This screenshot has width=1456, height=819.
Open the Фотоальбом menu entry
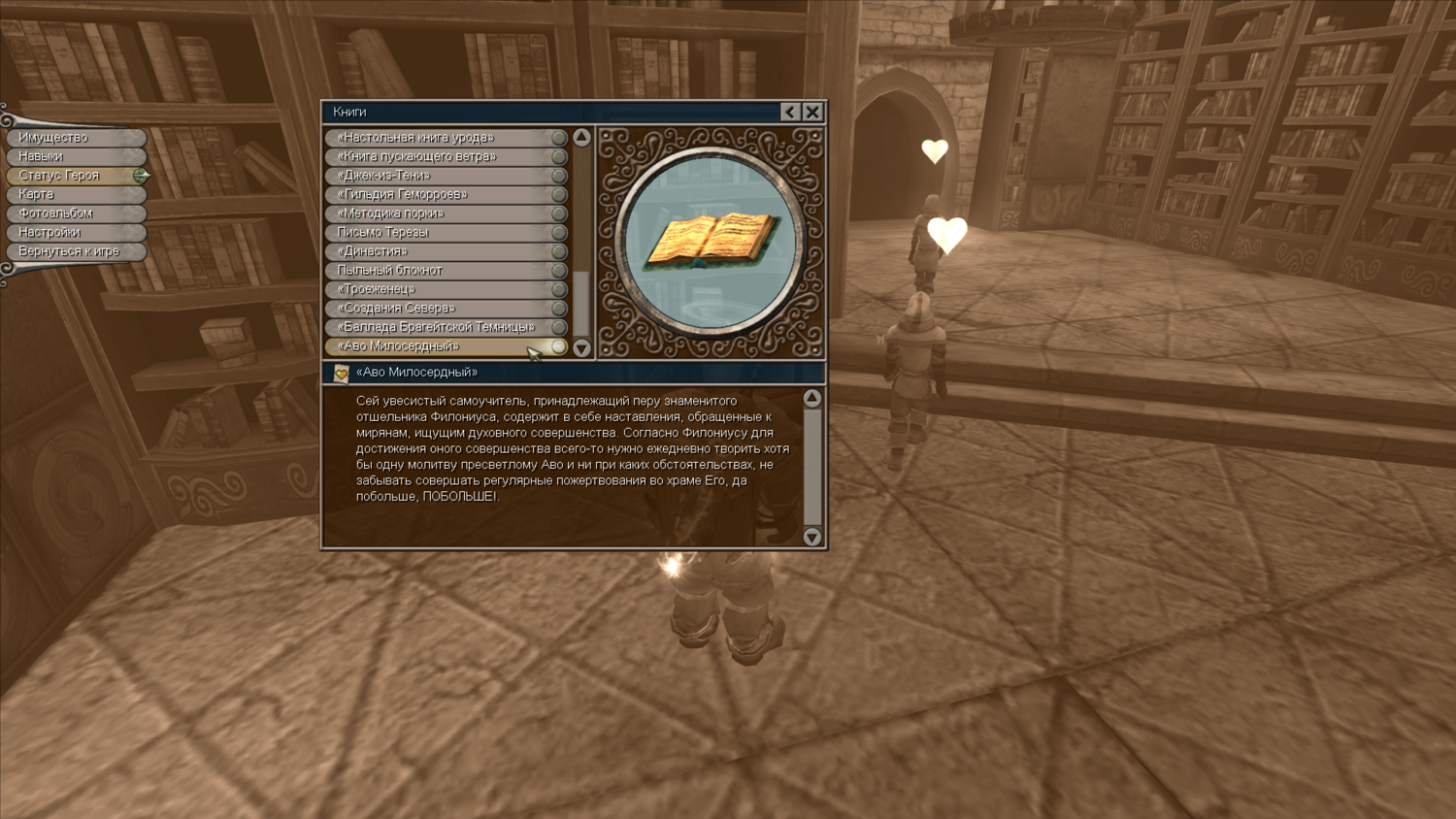[x=76, y=213]
